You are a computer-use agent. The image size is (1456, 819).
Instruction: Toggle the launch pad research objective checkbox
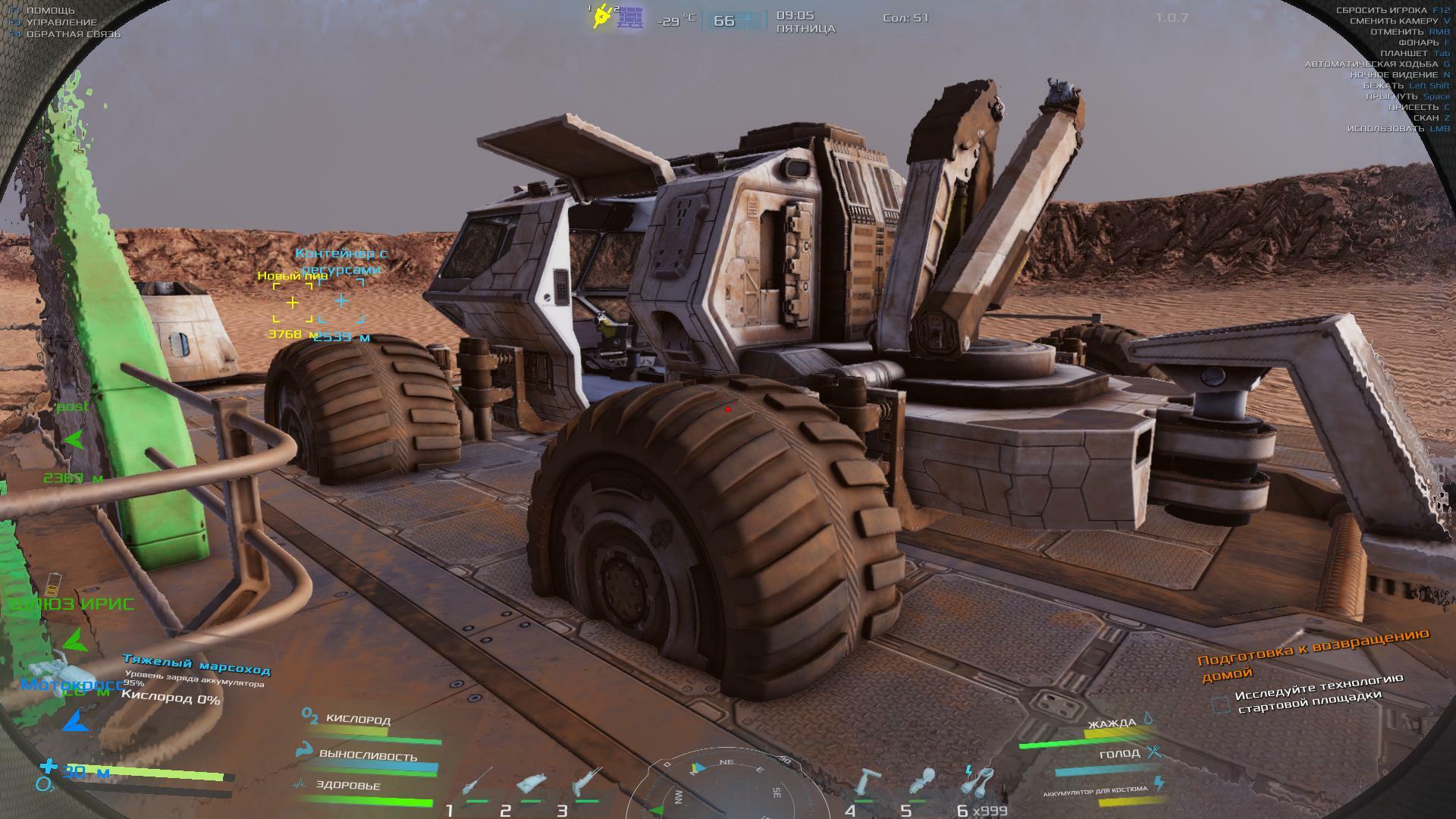point(1220,704)
